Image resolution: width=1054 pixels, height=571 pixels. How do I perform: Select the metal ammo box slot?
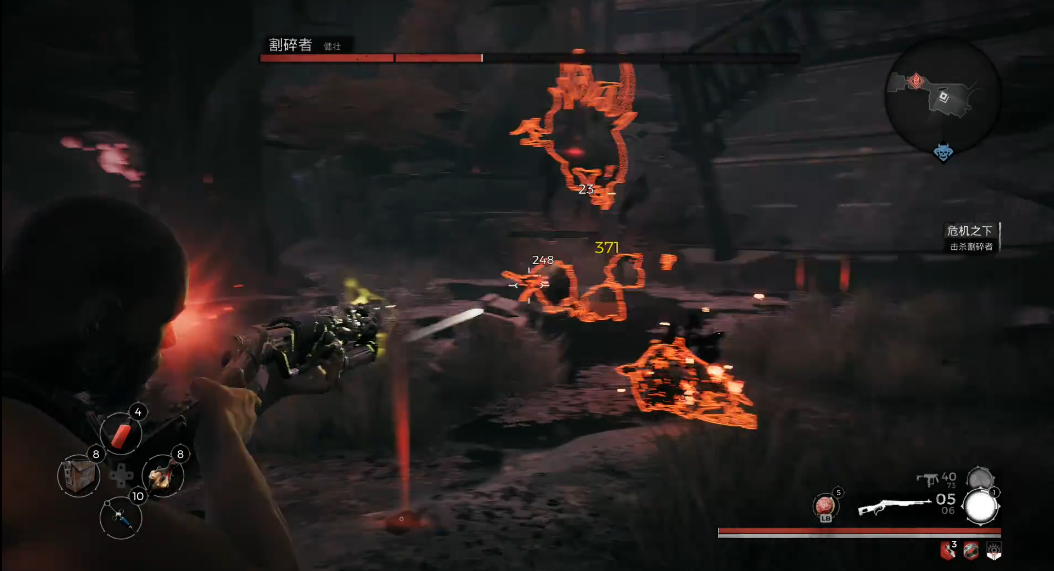[77, 473]
